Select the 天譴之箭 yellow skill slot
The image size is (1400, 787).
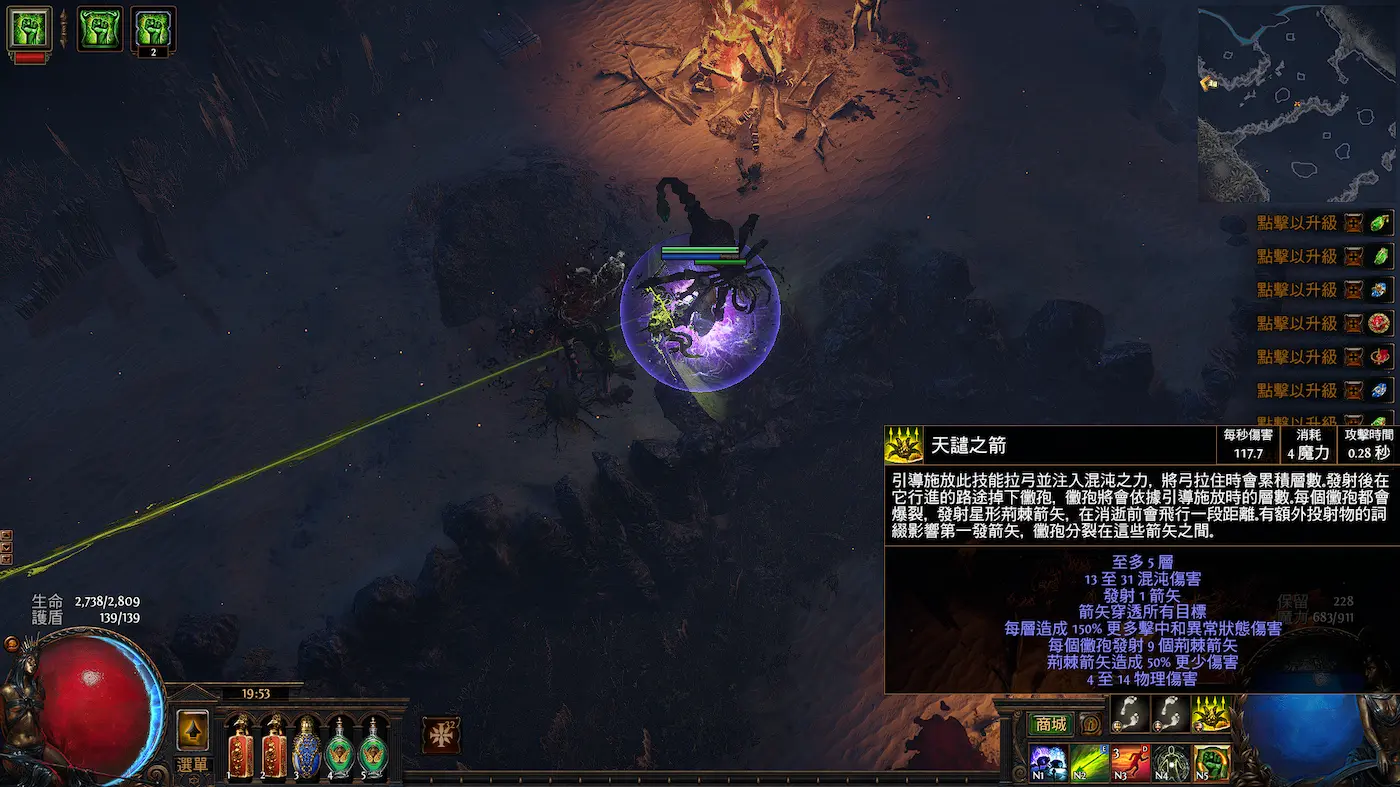pyautogui.click(x=1211, y=714)
